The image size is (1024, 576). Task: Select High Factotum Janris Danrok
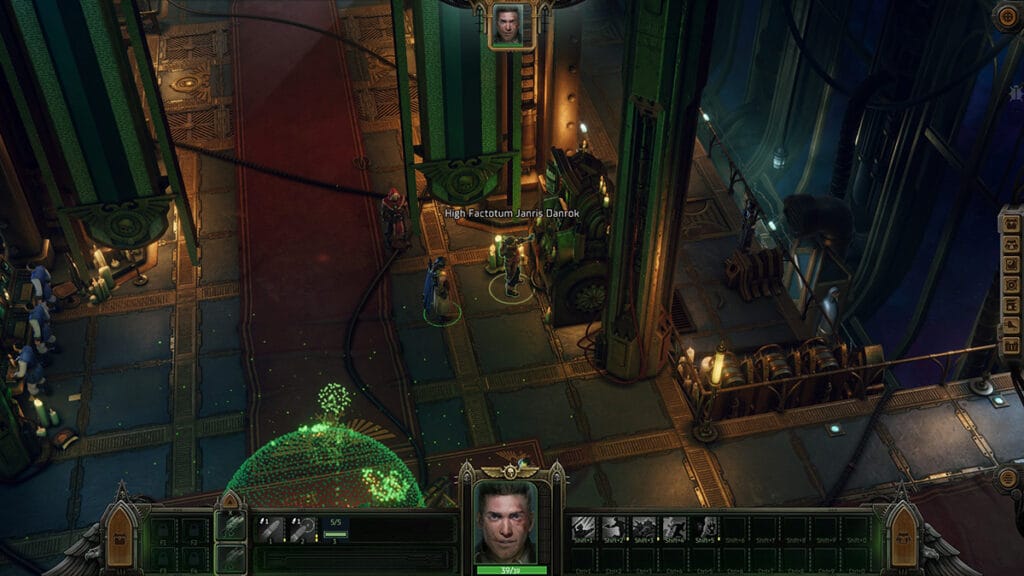tap(511, 268)
